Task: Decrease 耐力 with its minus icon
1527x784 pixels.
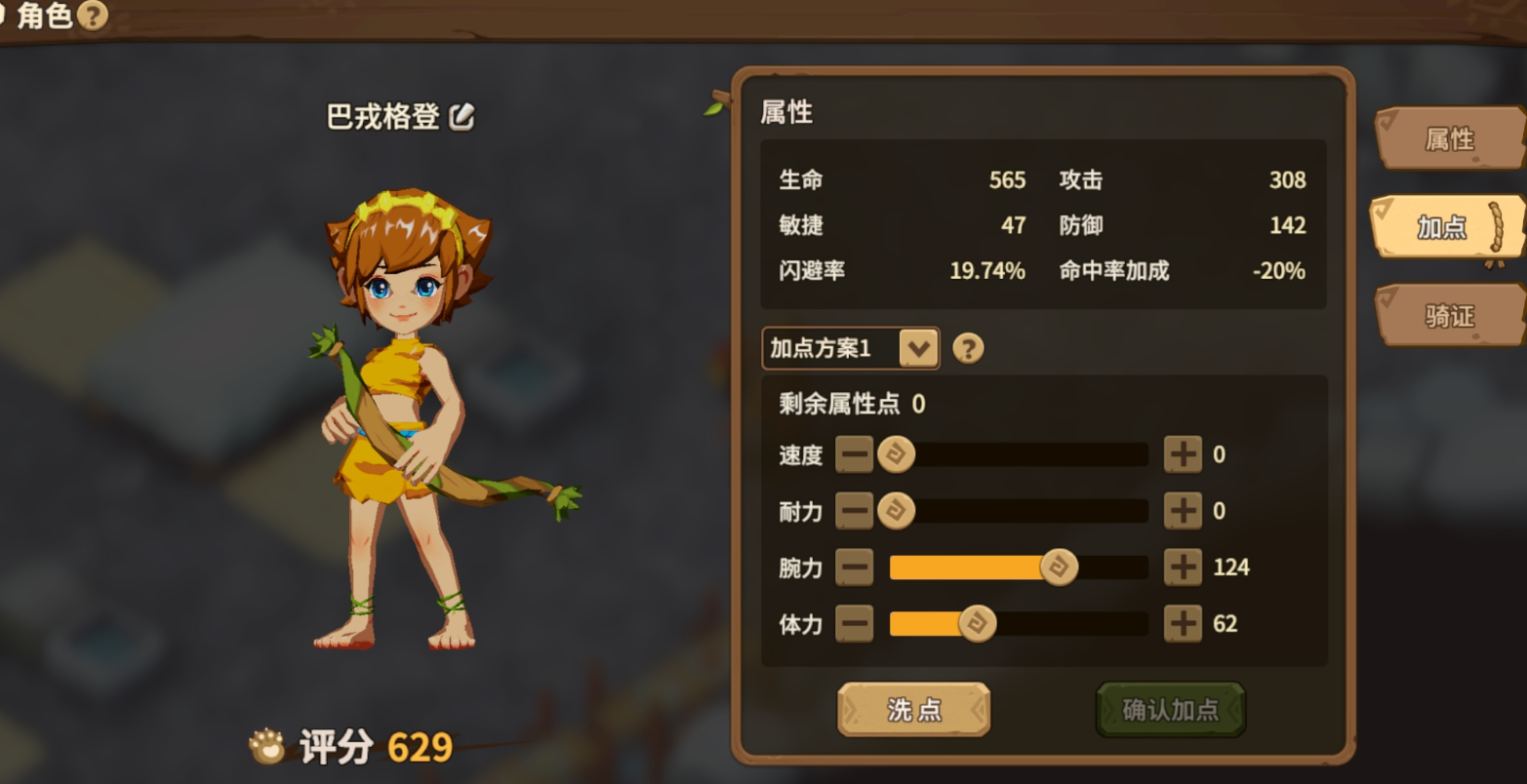Action: click(855, 511)
